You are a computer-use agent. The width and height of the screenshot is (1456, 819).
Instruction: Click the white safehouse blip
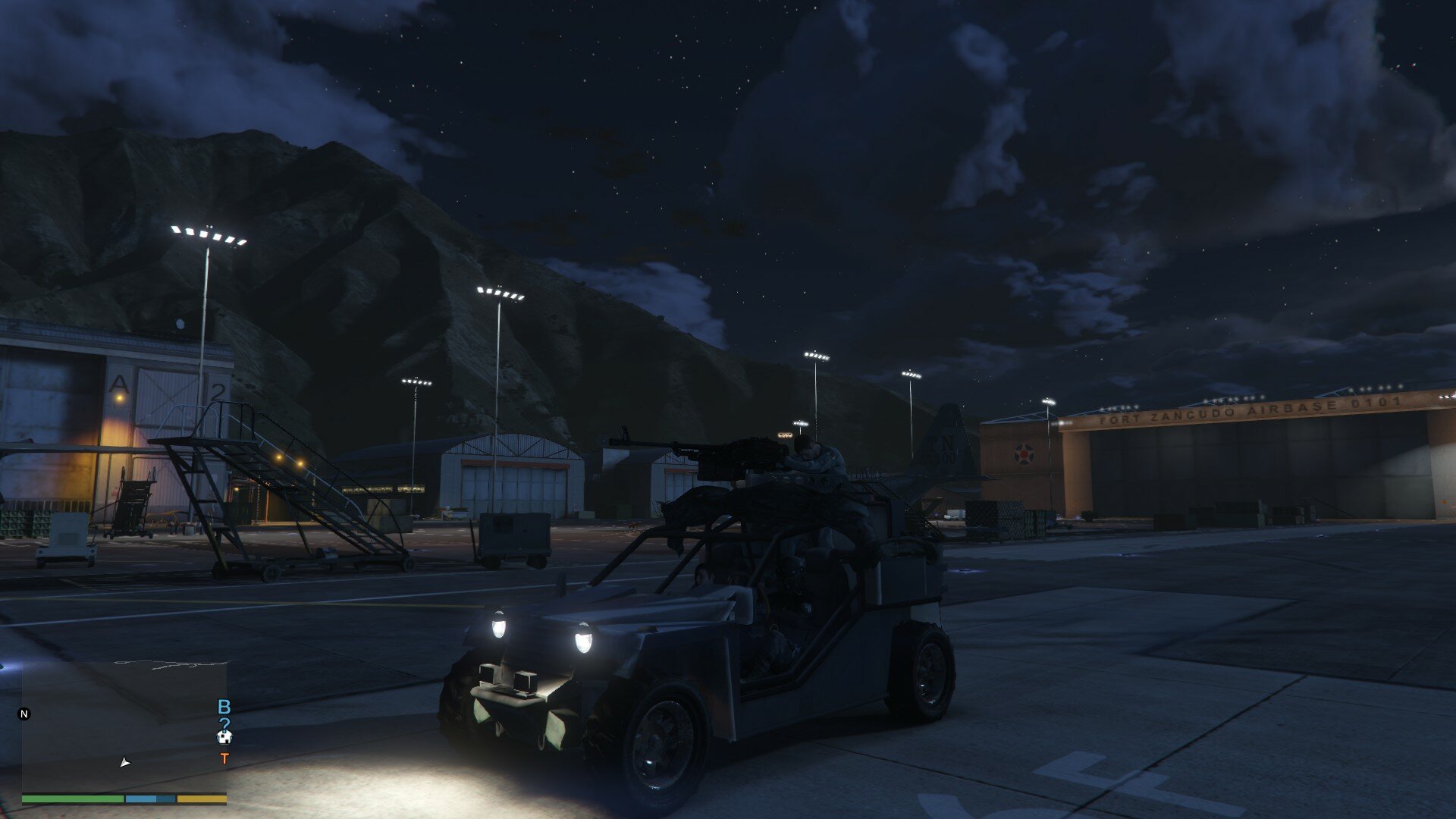click(x=224, y=736)
